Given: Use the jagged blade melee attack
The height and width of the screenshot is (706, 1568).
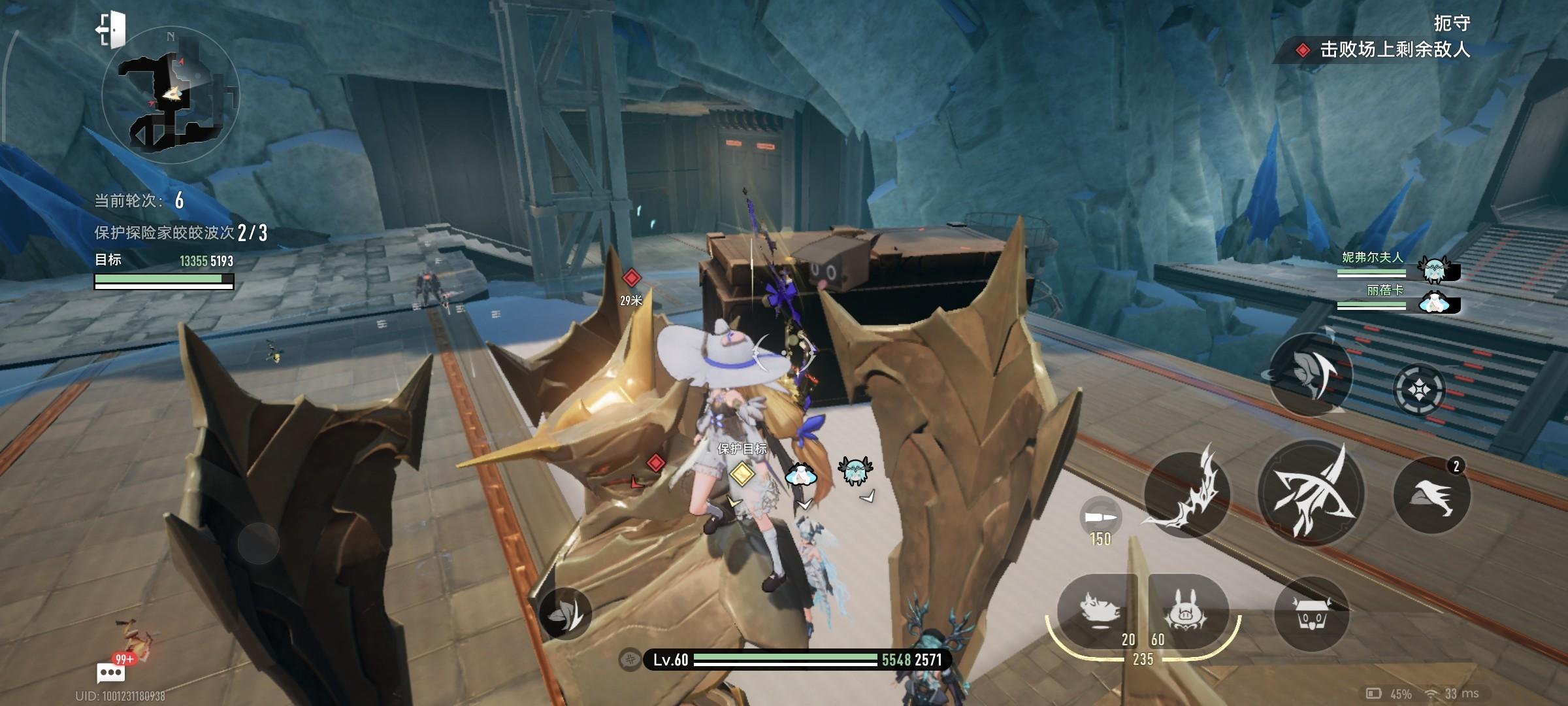Looking at the screenshot, I should (x=1186, y=494).
